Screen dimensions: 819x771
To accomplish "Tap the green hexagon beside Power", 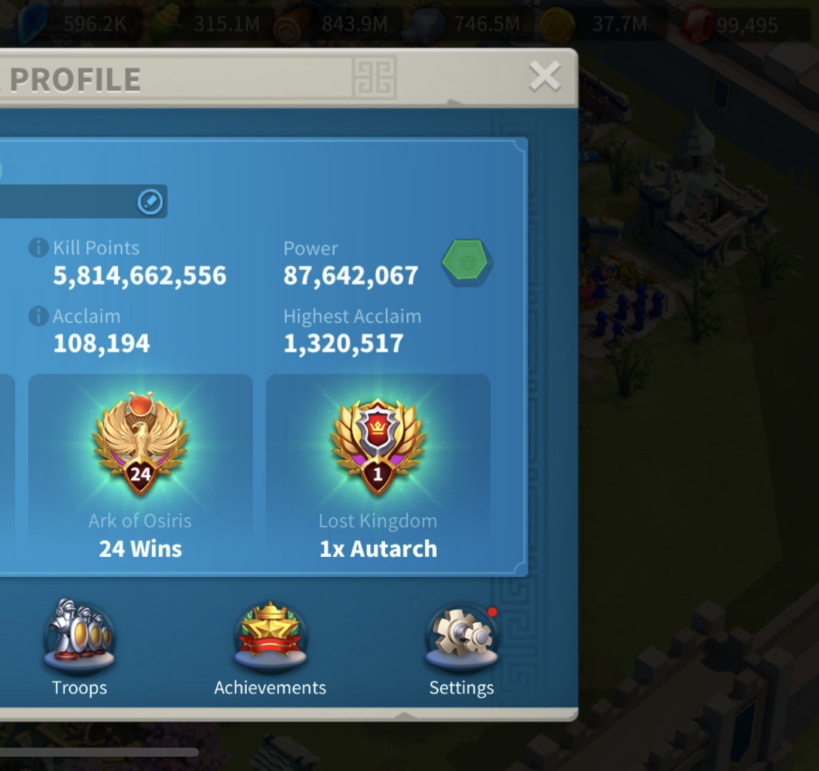I will 466,262.
